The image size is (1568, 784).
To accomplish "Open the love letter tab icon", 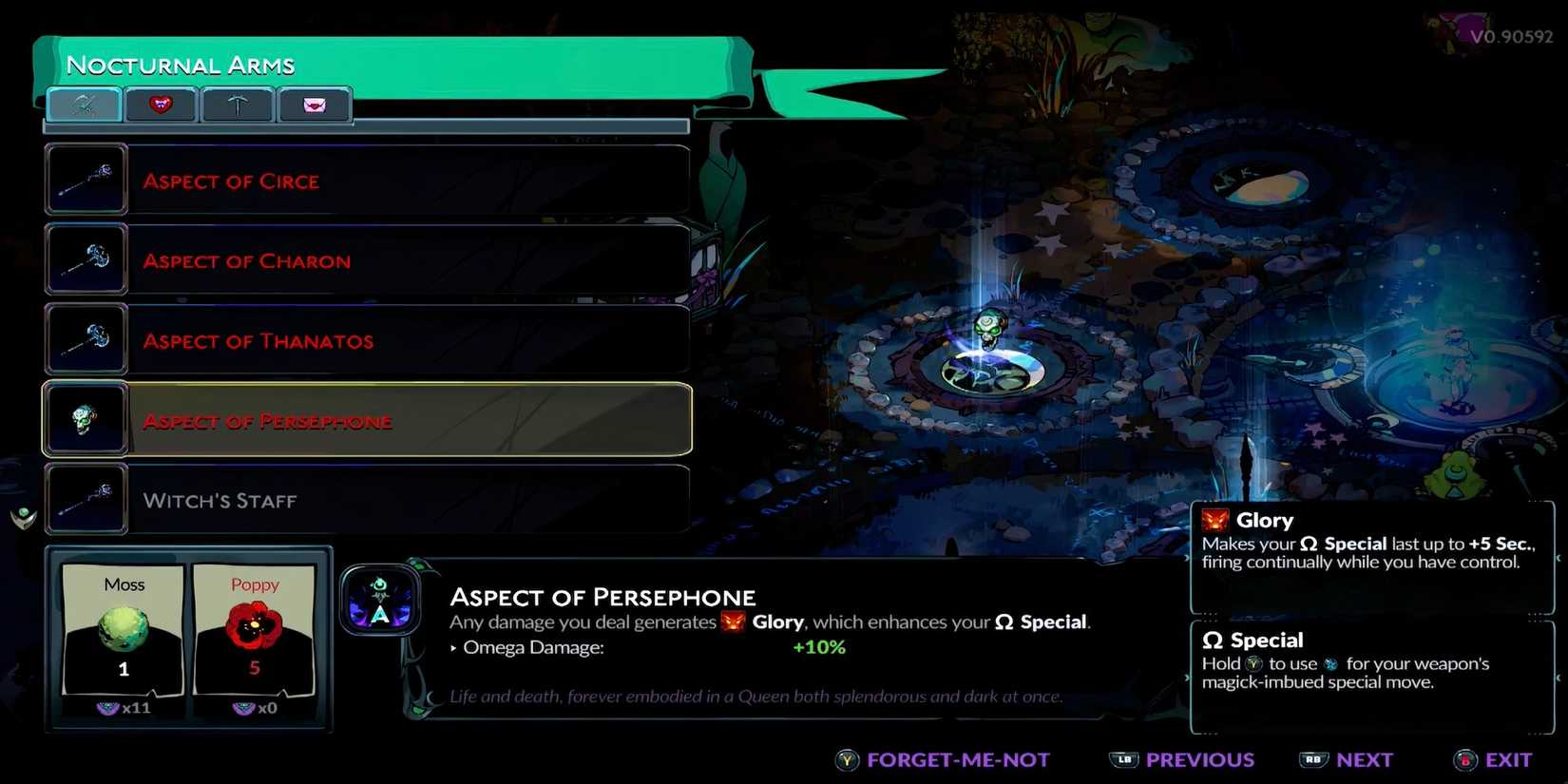I will click(x=314, y=105).
